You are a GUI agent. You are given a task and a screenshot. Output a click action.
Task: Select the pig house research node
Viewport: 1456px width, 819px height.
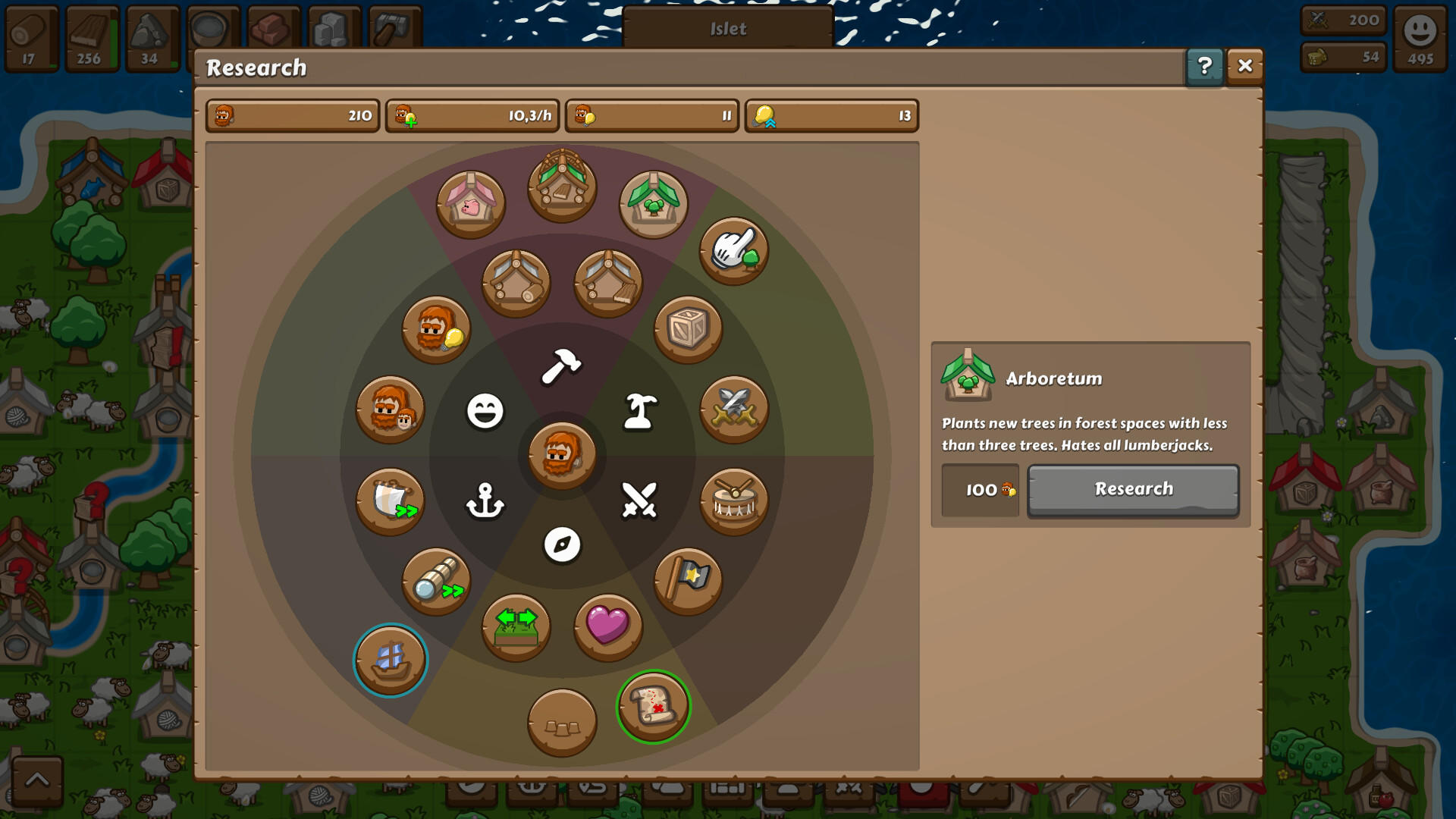click(471, 202)
